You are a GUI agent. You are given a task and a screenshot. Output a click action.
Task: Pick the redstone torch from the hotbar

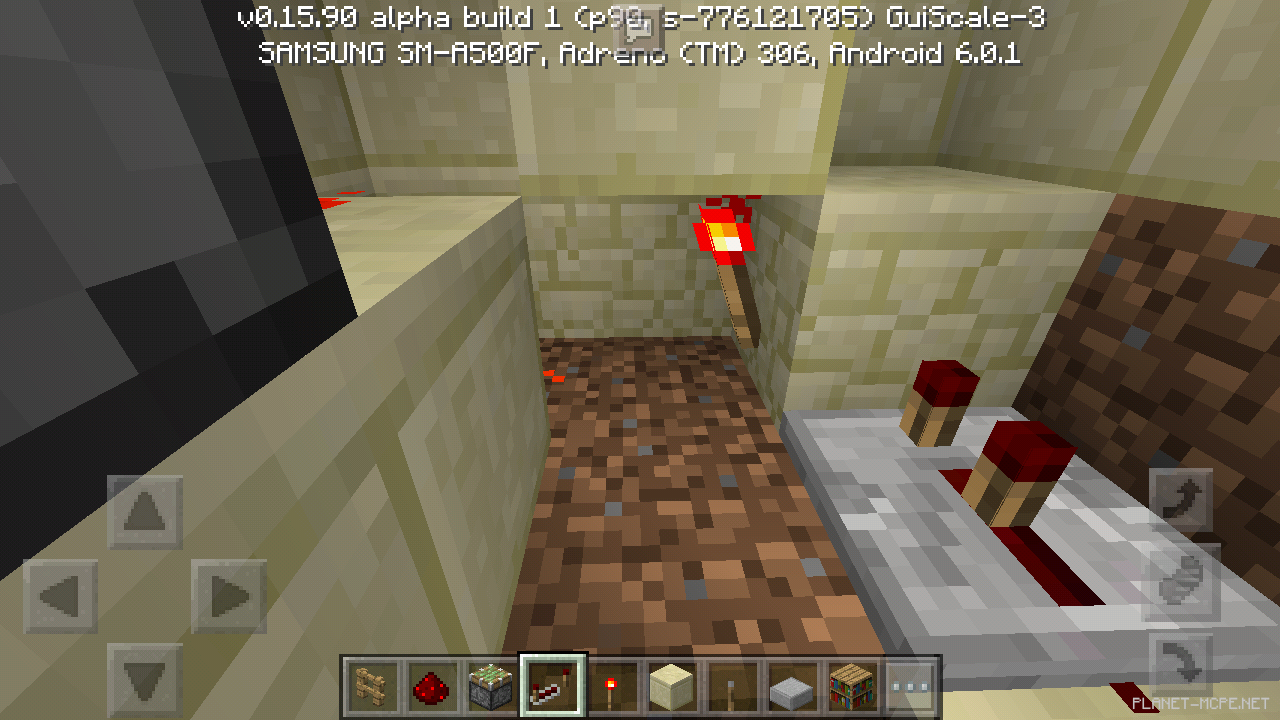pos(611,686)
